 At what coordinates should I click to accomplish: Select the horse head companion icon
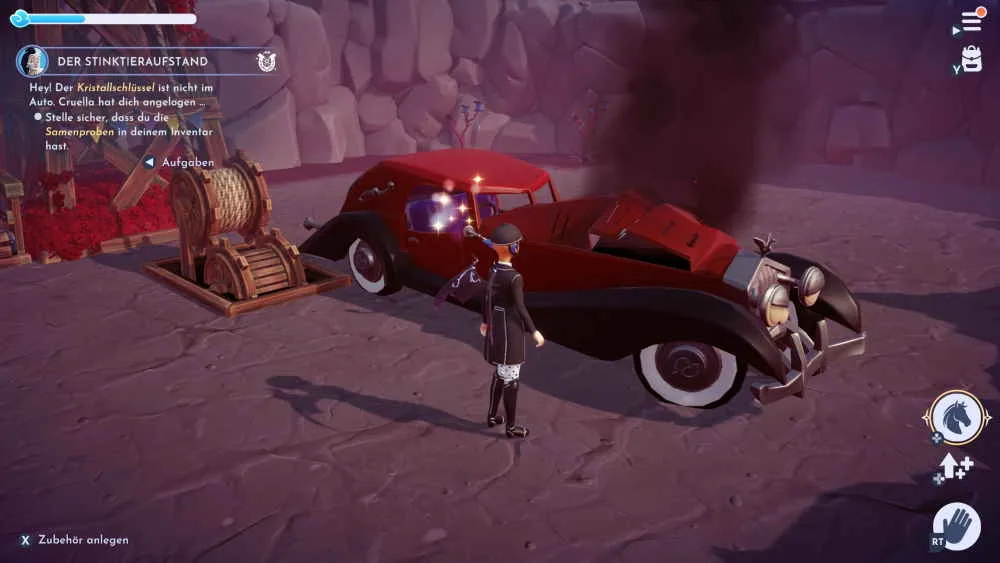956,417
